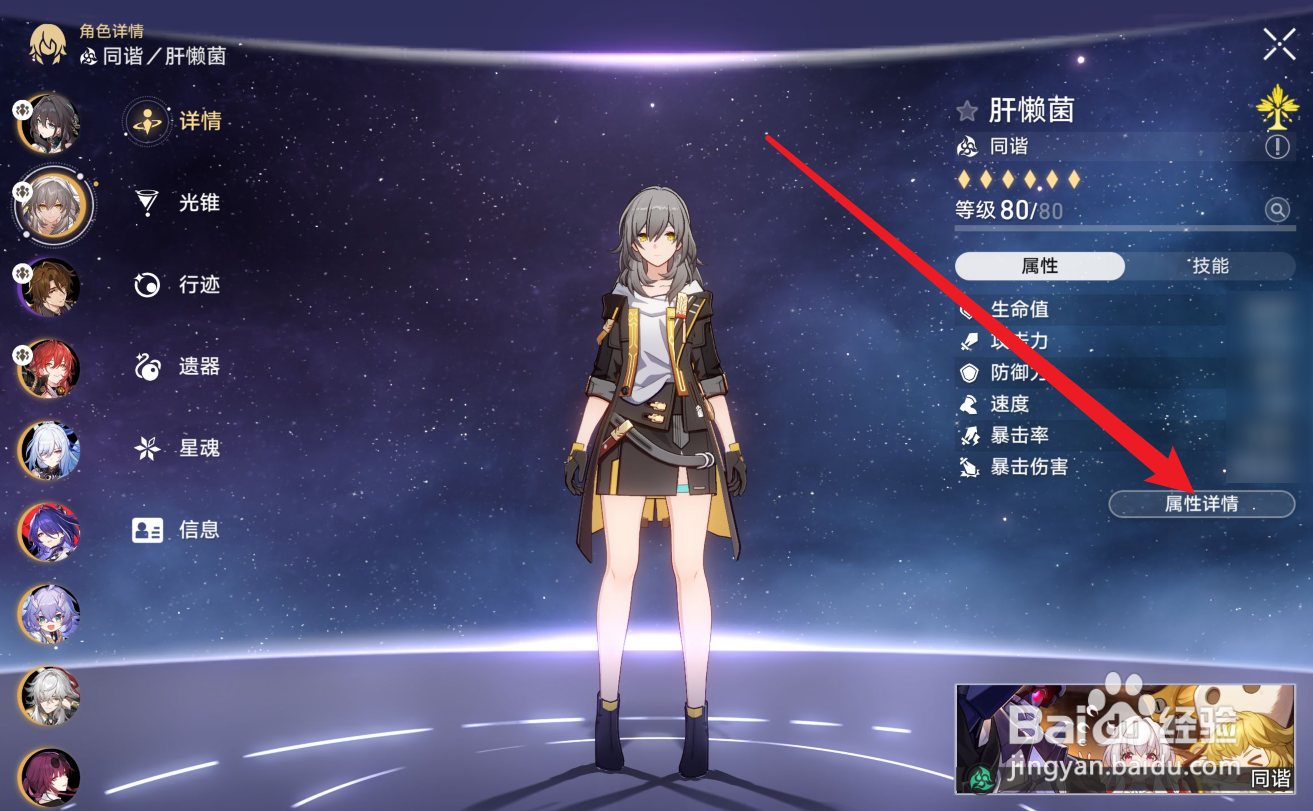This screenshot has width=1313, height=811.
Task: Click the 生命值 stat icon
Action: coord(967,310)
